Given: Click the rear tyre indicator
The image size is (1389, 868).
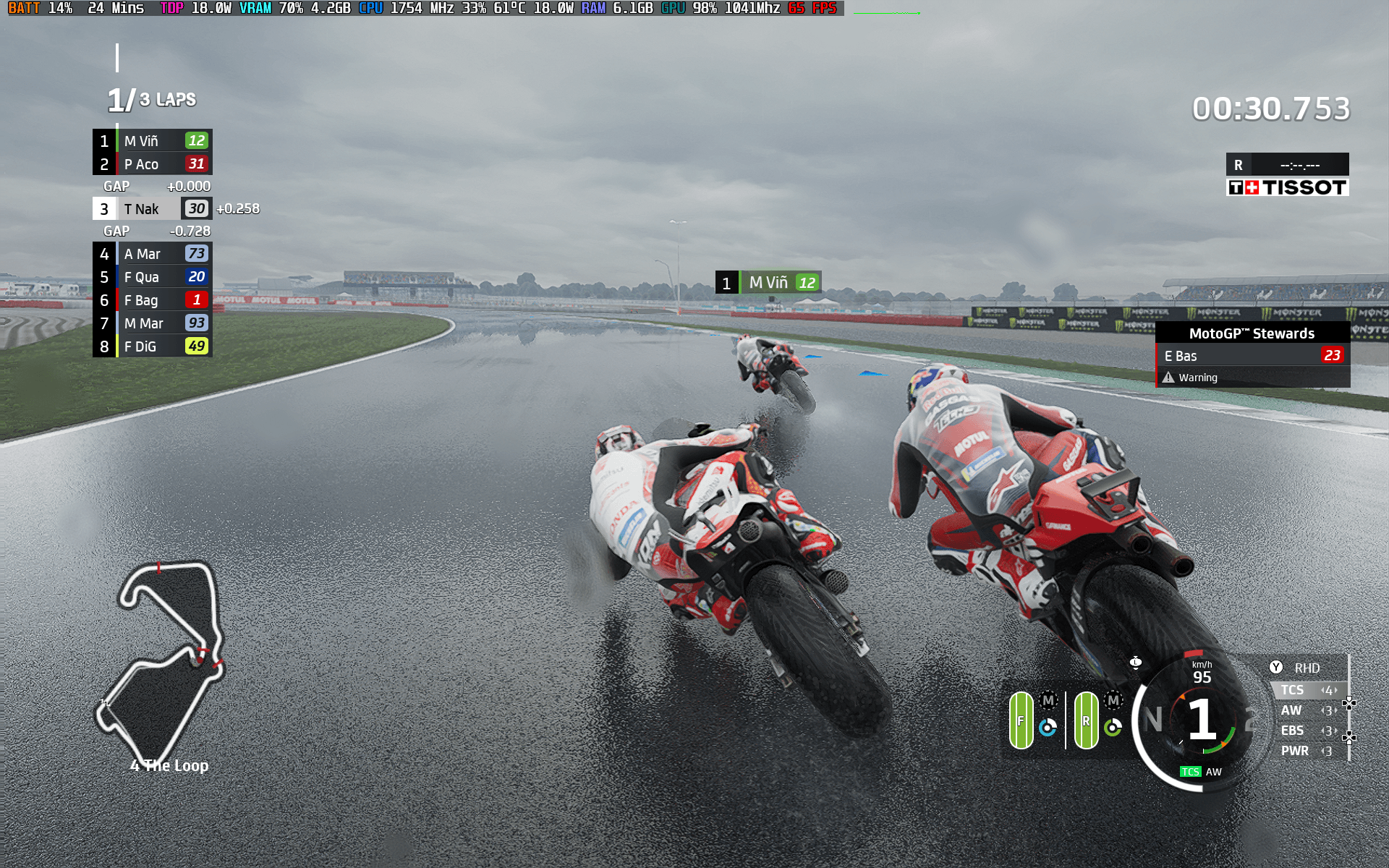Looking at the screenshot, I should click(x=1086, y=720).
